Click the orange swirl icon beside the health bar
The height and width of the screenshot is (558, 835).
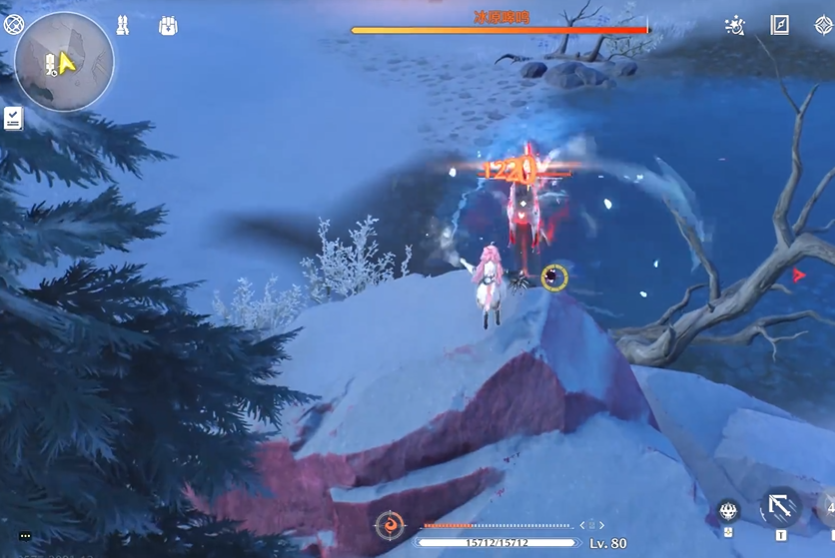[389, 525]
